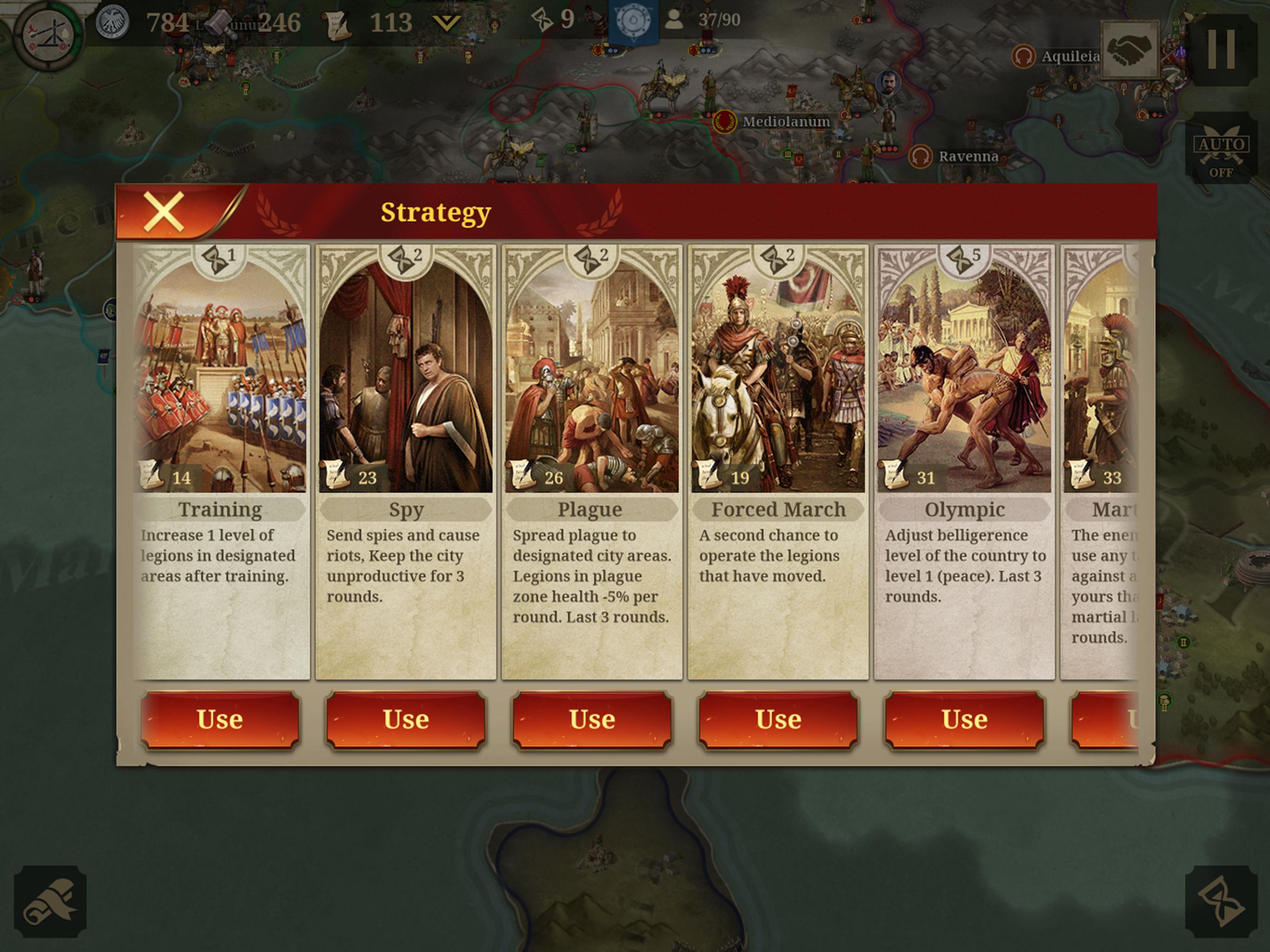End the turn with the hourglass button

pyautogui.click(x=1221, y=900)
